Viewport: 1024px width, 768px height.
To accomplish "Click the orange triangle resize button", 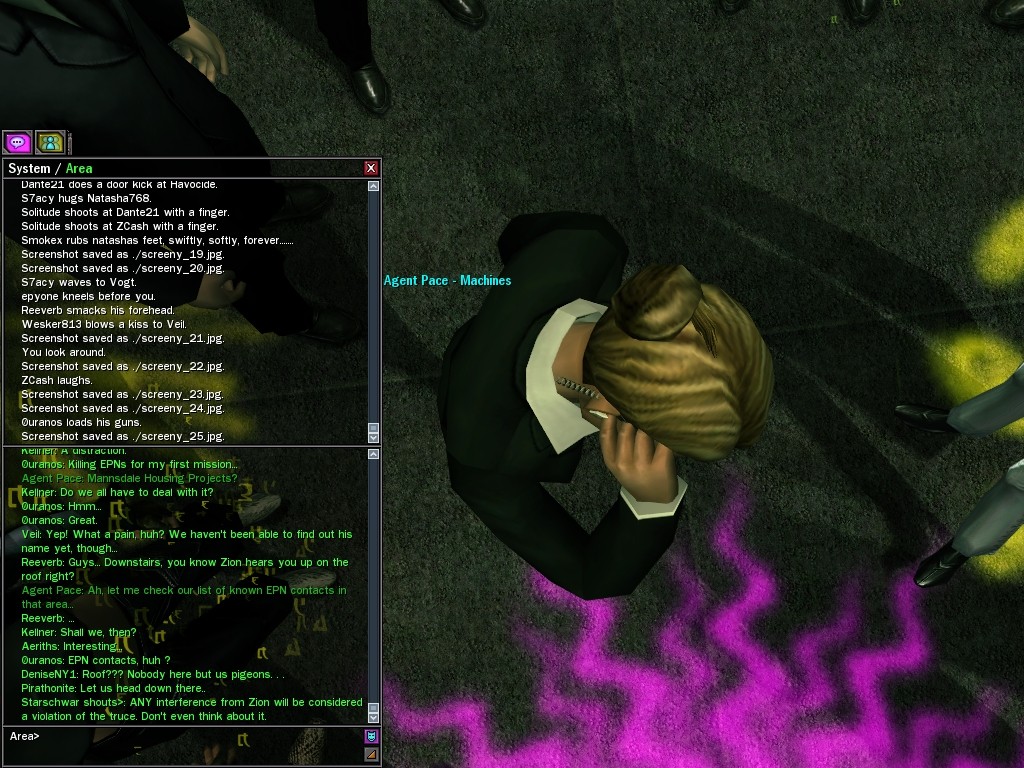I will click(371, 754).
